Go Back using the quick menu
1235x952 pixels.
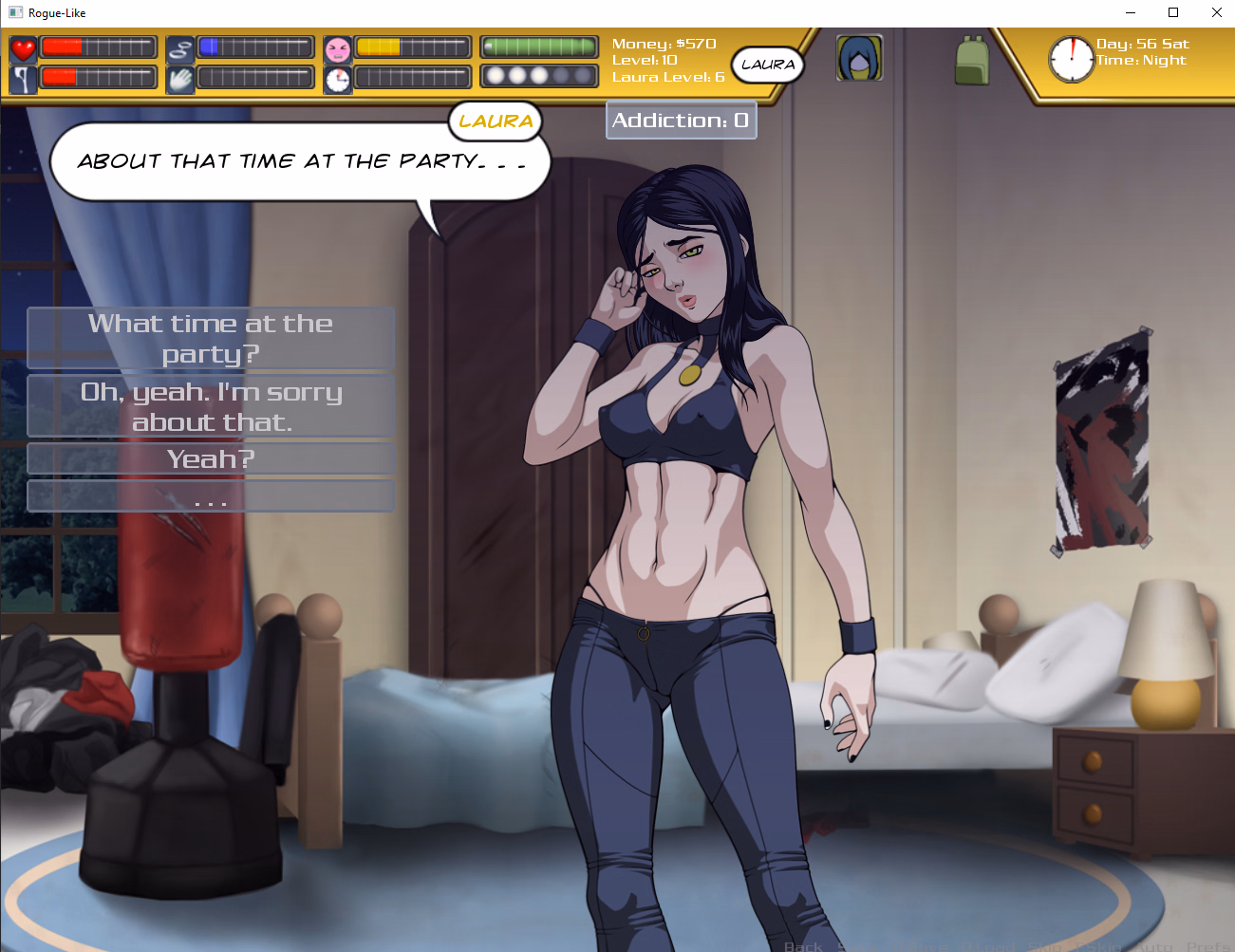tap(803, 946)
